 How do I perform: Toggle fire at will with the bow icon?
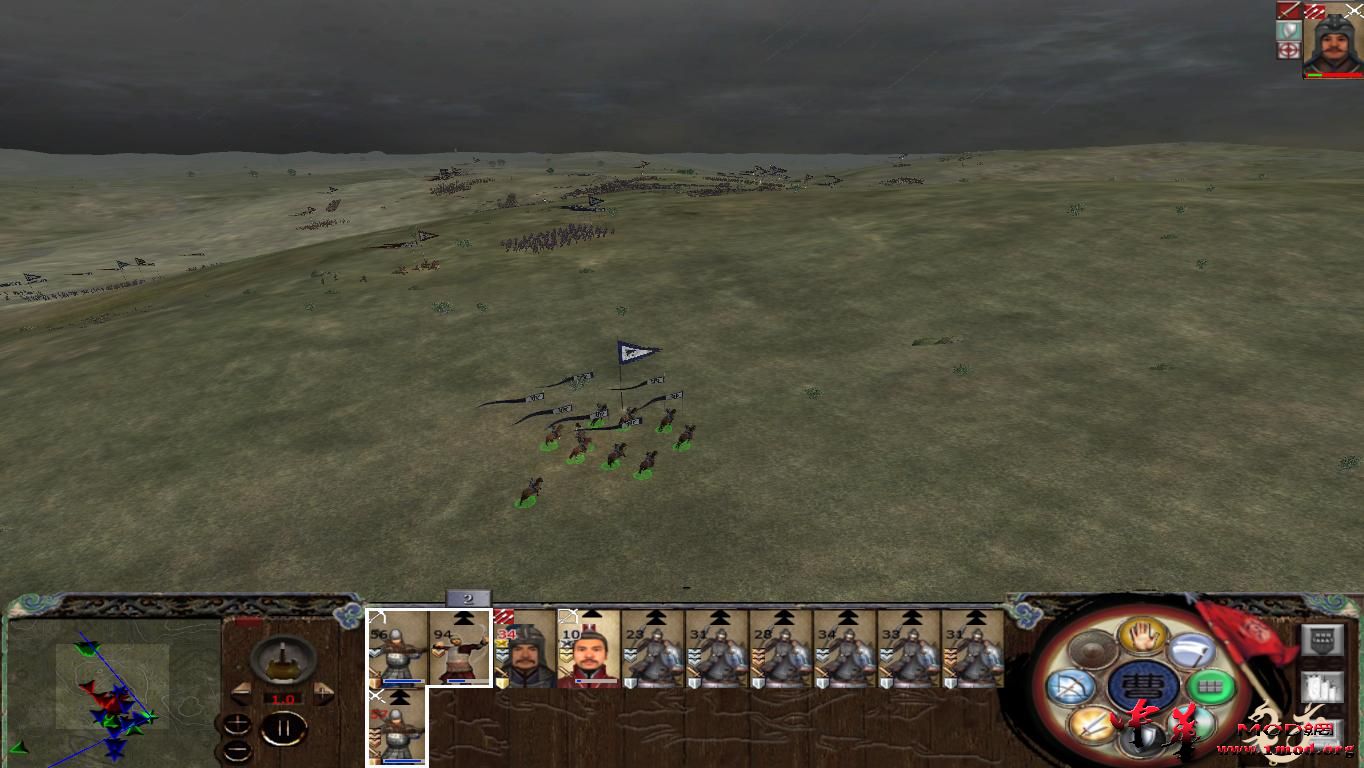pos(1071,687)
